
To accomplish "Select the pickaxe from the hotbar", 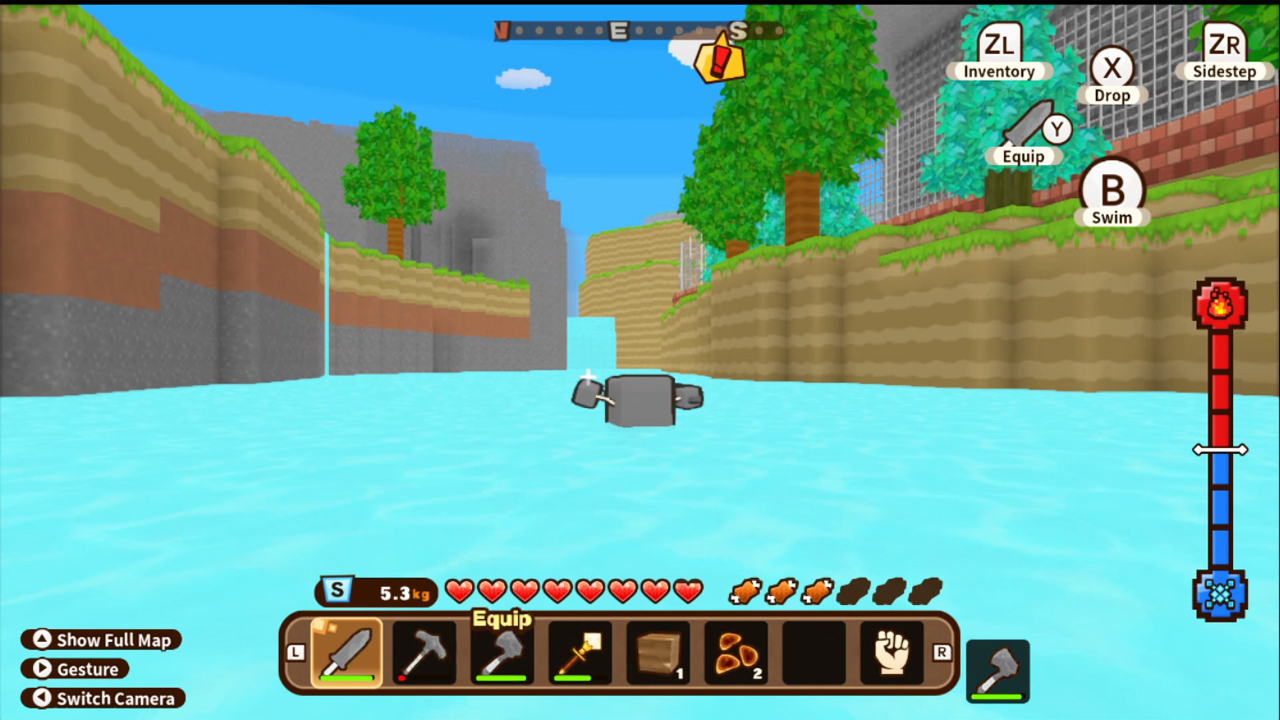I will pyautogui.click(x=423, y=652).
